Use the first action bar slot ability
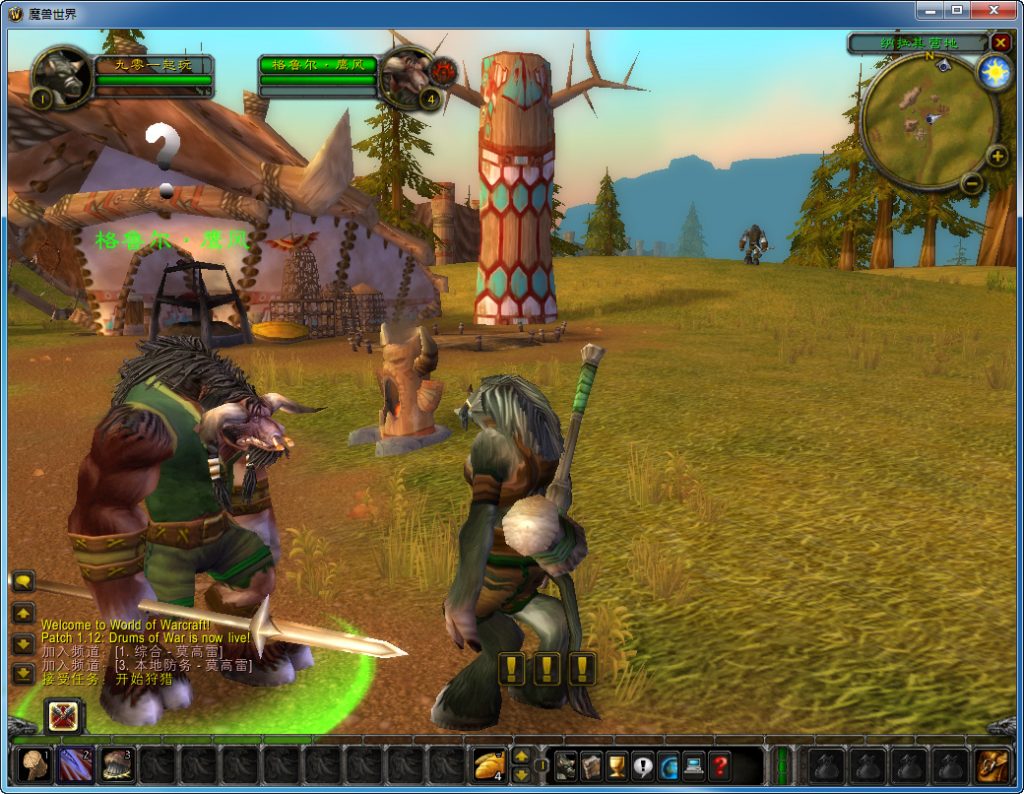This screenshot has width=1024, height=794. coord(34,765)
